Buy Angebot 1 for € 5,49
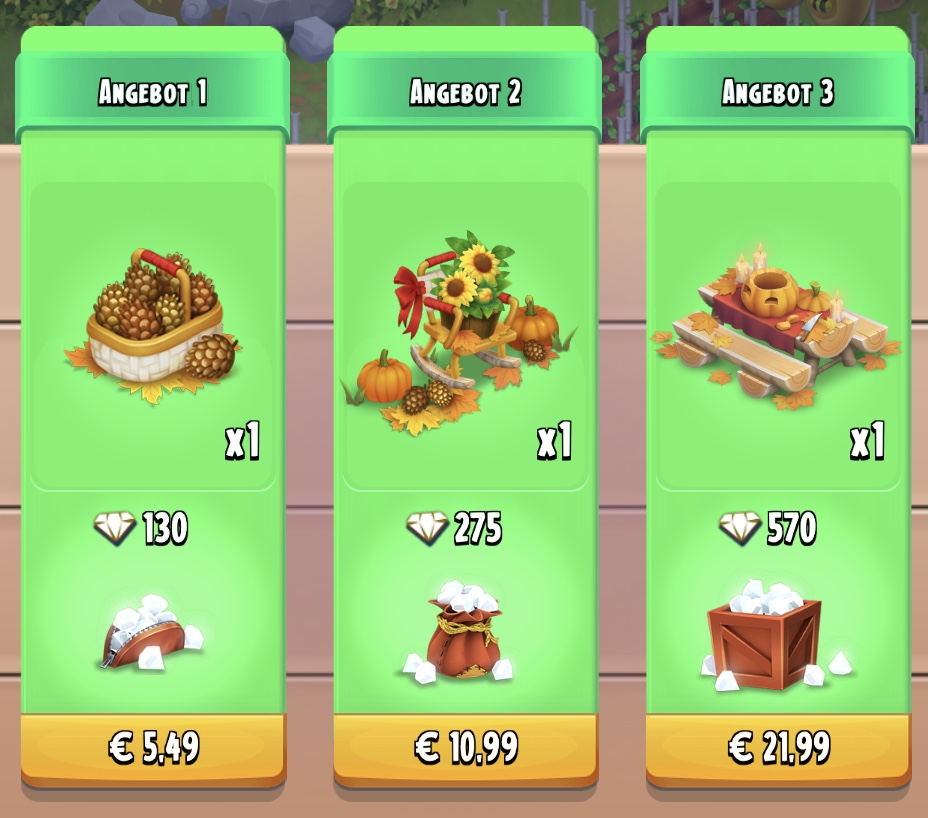The image size is (928, 818). pos(153,748)
